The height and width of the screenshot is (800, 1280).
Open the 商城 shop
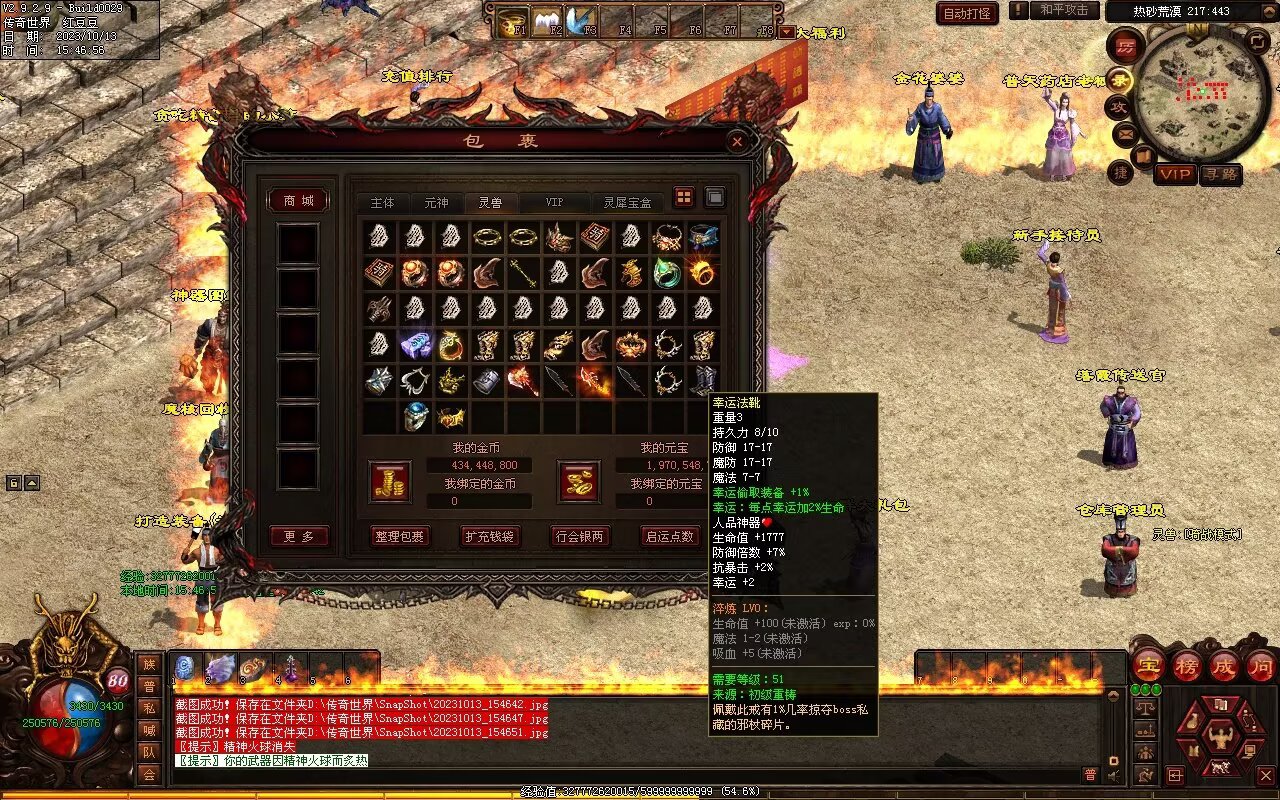point(299,201)
